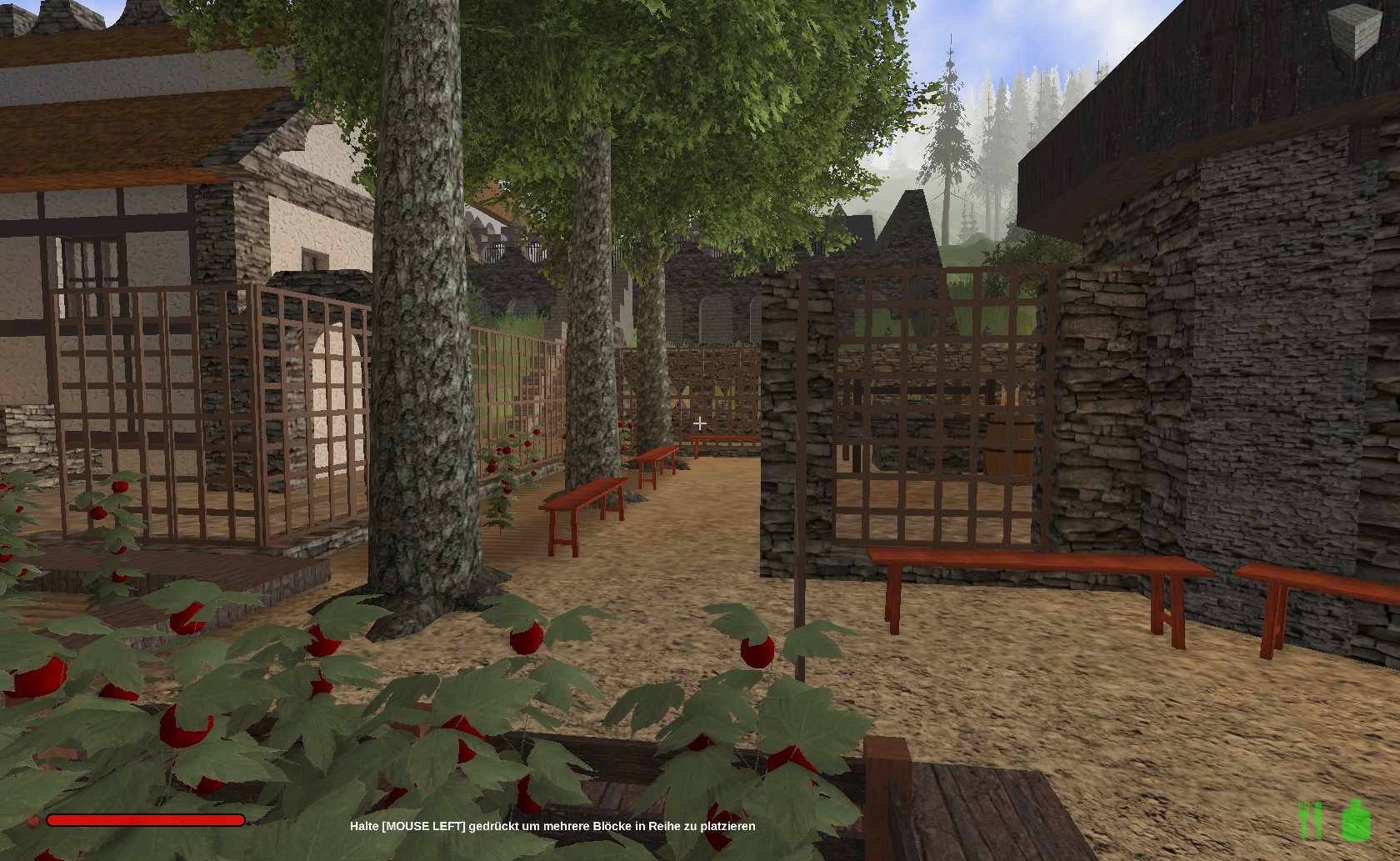This screenshot has width=1400, height=861.
Task: Click the green bottle thirst icon
Action: tap(1356, 820)
